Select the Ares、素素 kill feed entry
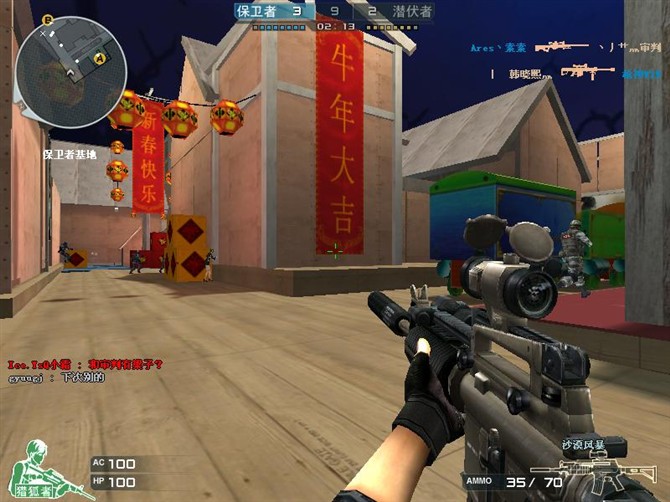670x502 pixels. point(499,47)
